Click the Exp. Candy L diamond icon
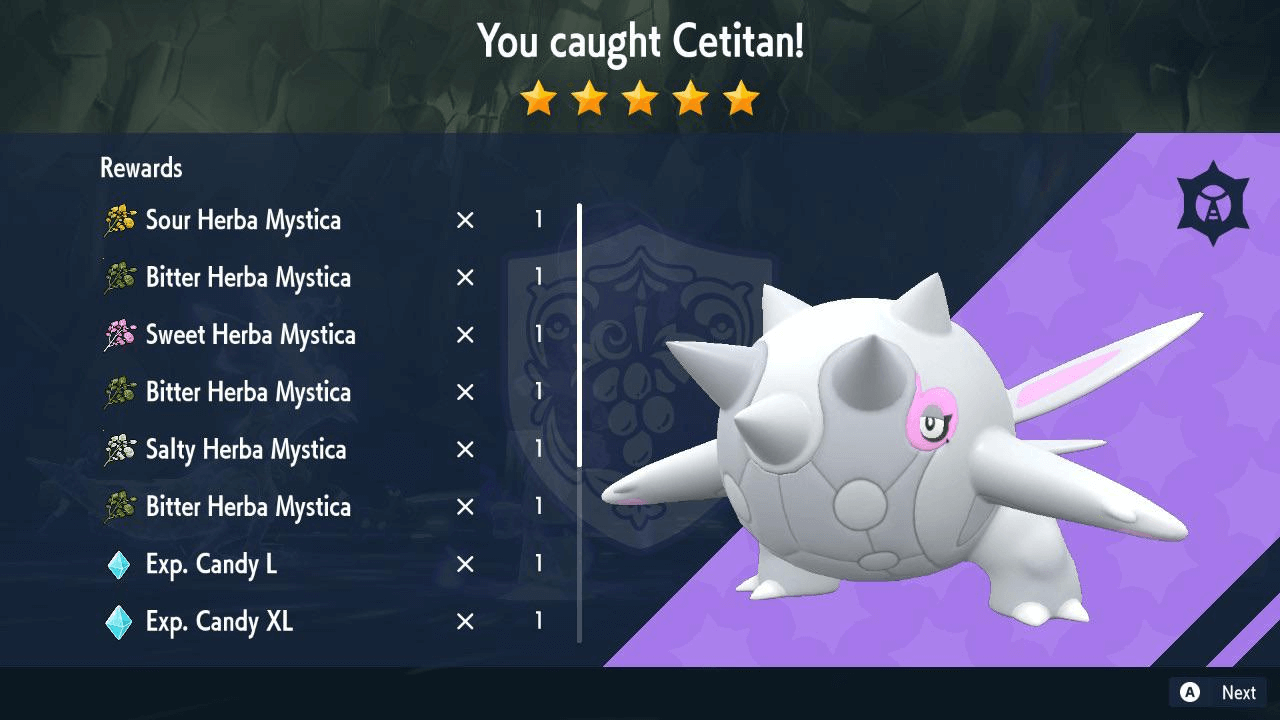Image resolution: width=1280 pixels, height=720 pixels. (x=120, y=563)
